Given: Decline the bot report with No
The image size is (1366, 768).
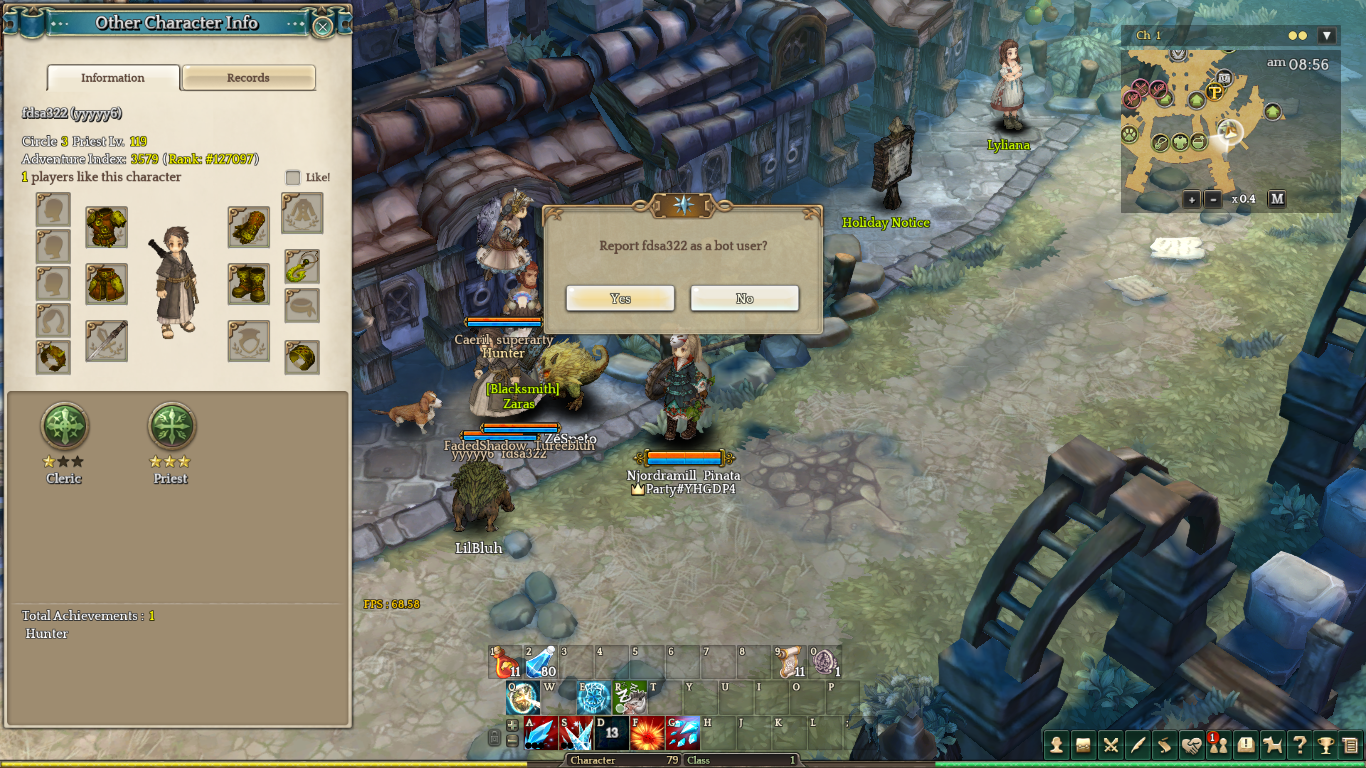Looking at the screenshot, I should (744, 298).
